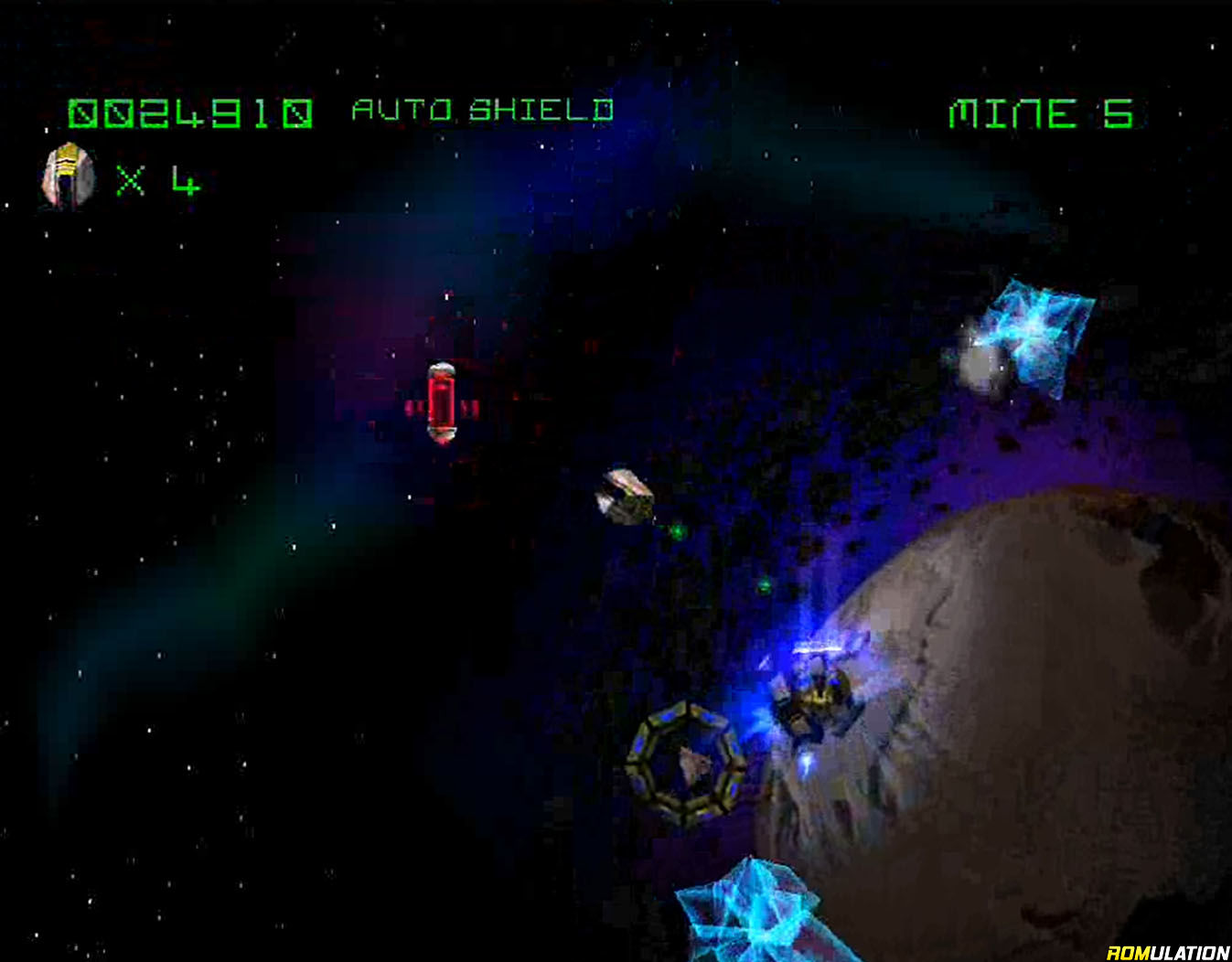
Task: Select the Auto Shield power-up indicator
Action: point(482,111)
